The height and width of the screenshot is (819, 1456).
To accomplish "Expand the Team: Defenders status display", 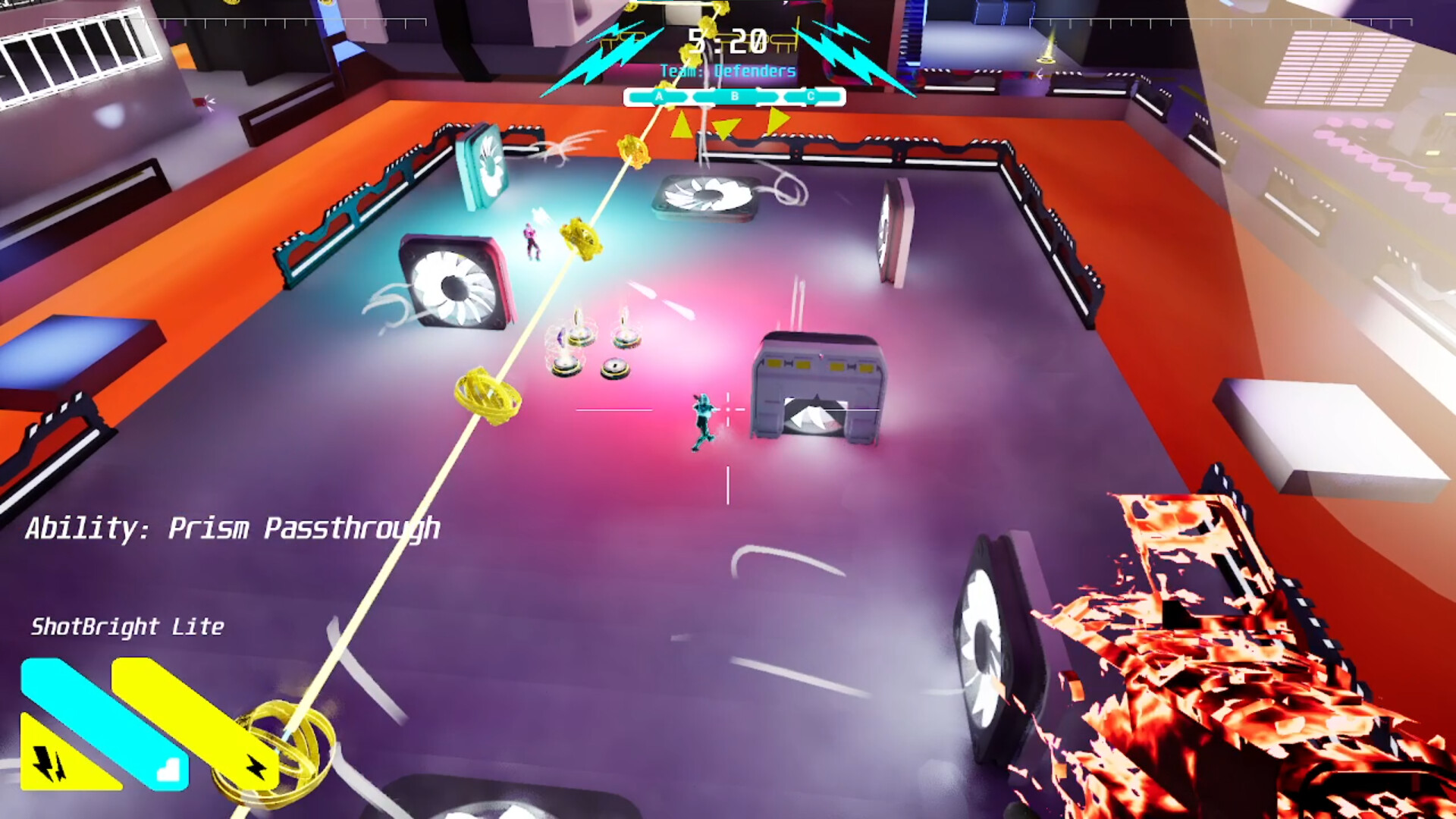I will coord(728,70).
